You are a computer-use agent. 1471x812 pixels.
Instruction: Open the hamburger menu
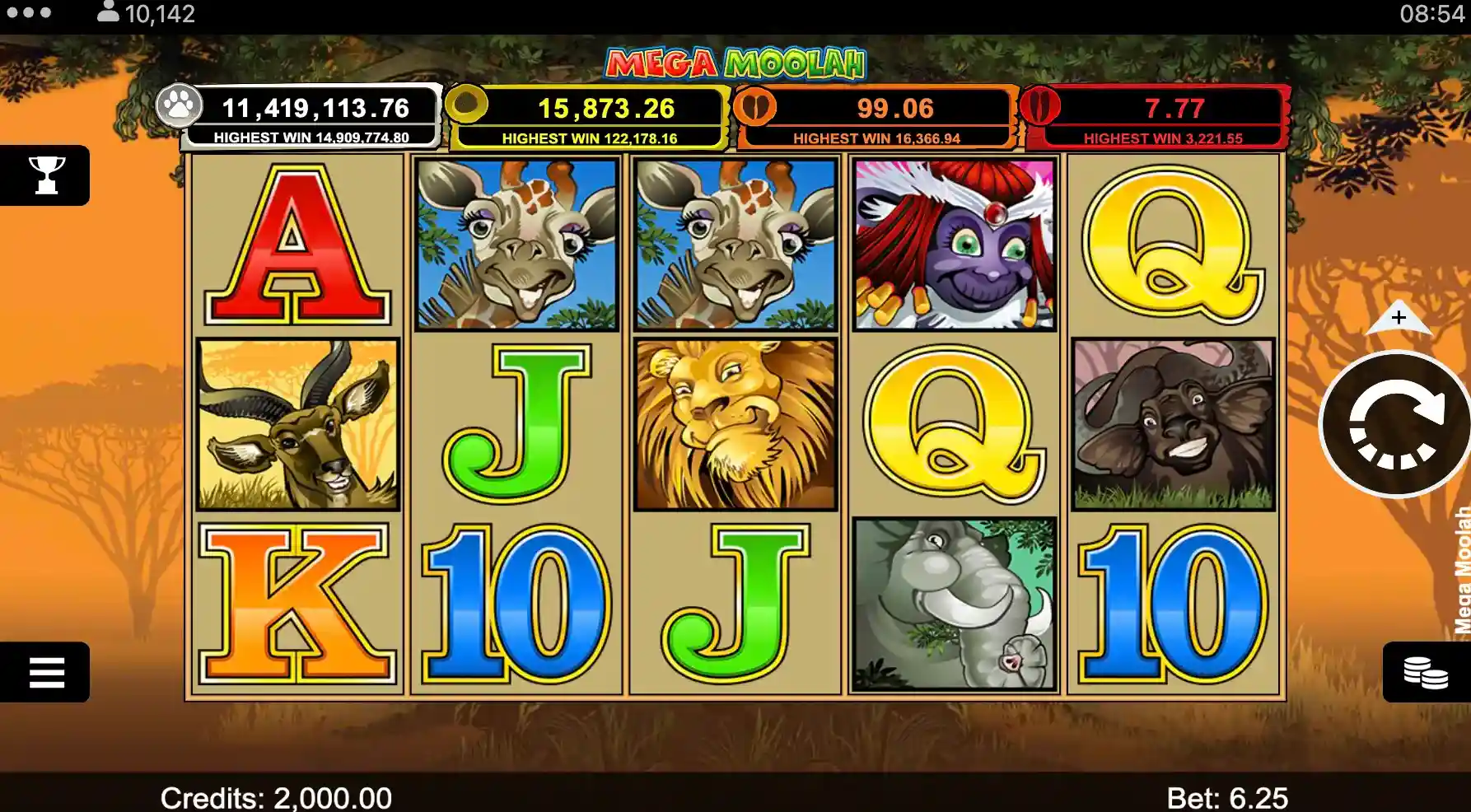click(x=46, y=672)
